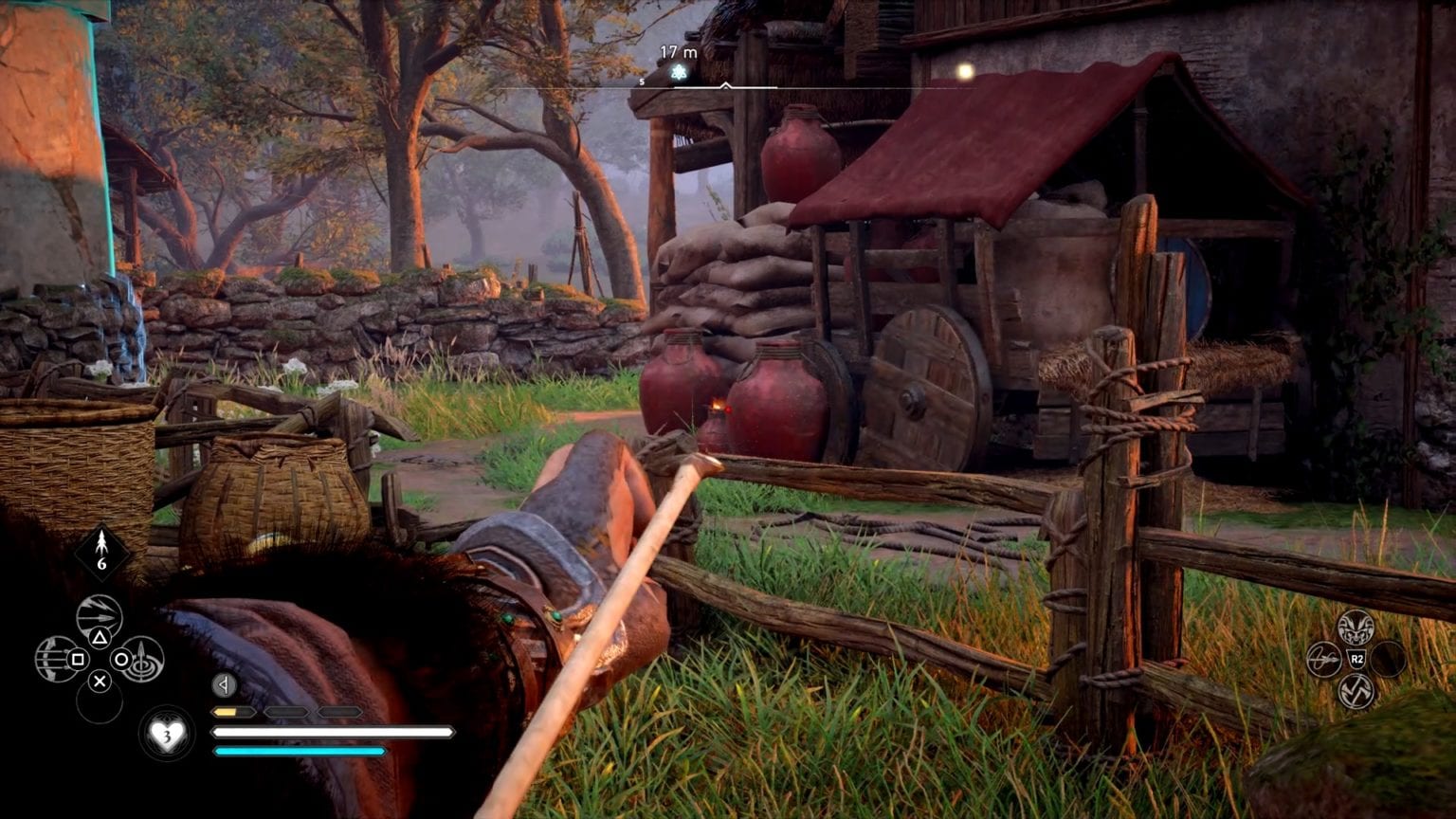Activate the drawn-bow ranged ability icon
The width and height of the screenshot is (1456, 819).
[x=56, y=659]
